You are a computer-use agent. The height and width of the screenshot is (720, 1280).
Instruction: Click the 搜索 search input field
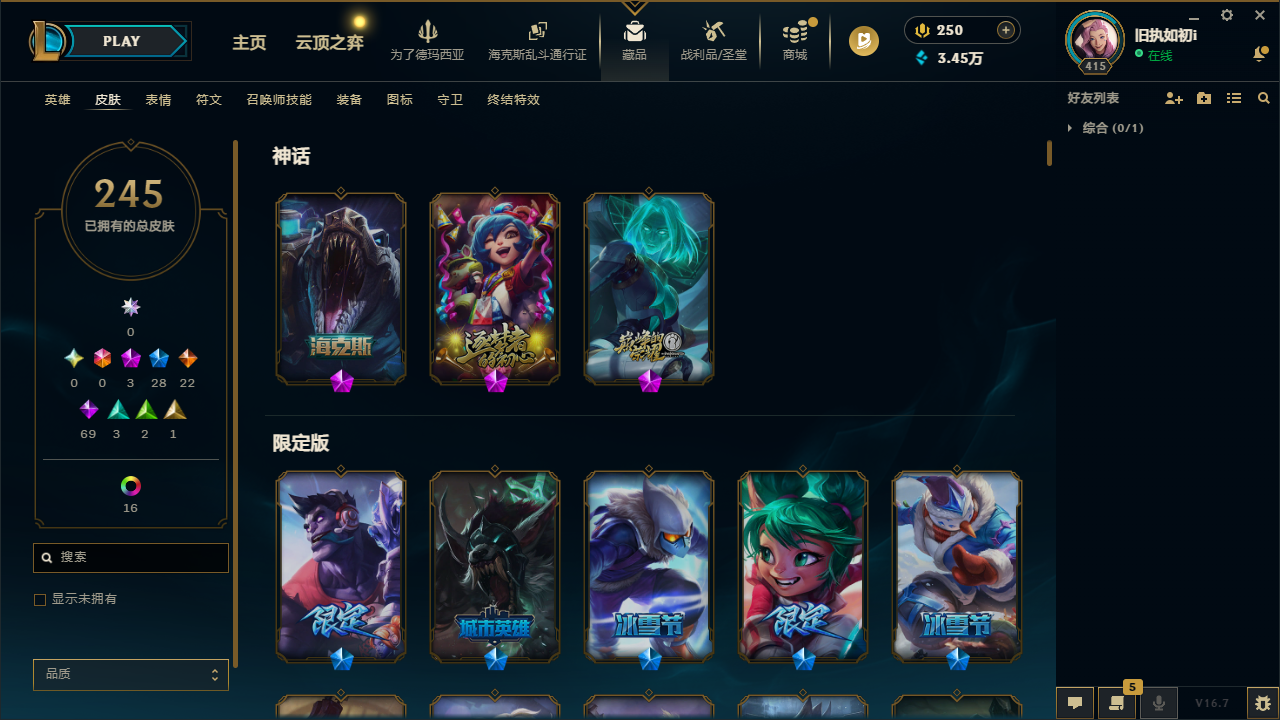(x=130, y=557)
